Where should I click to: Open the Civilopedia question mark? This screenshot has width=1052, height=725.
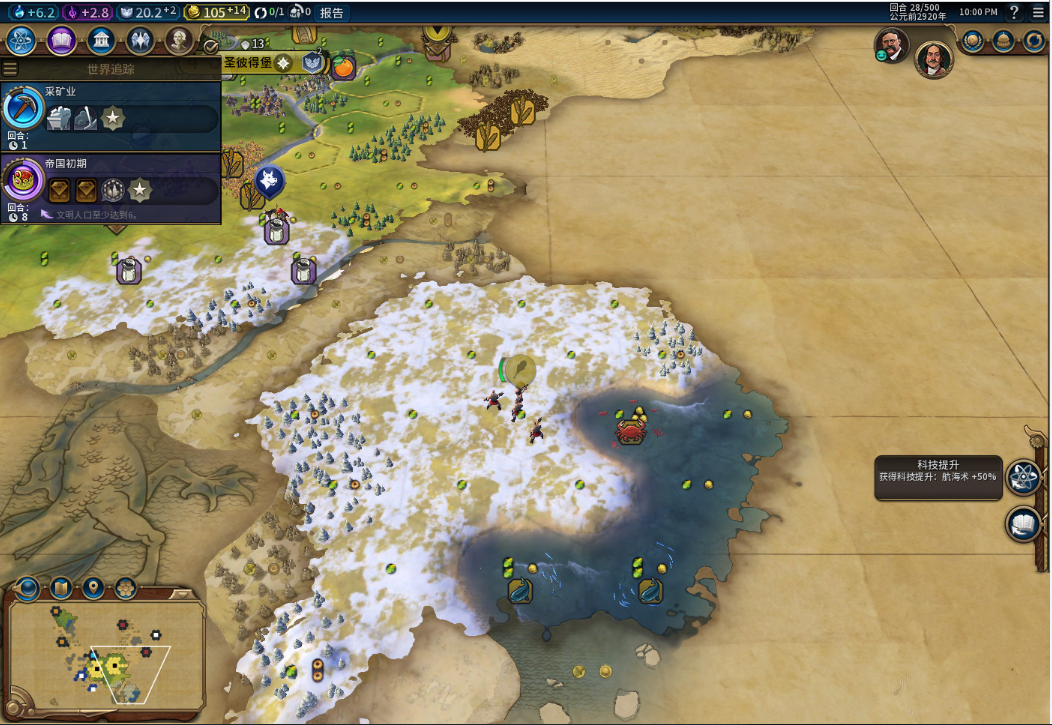pyautogui.click(x=1014, y=12)
